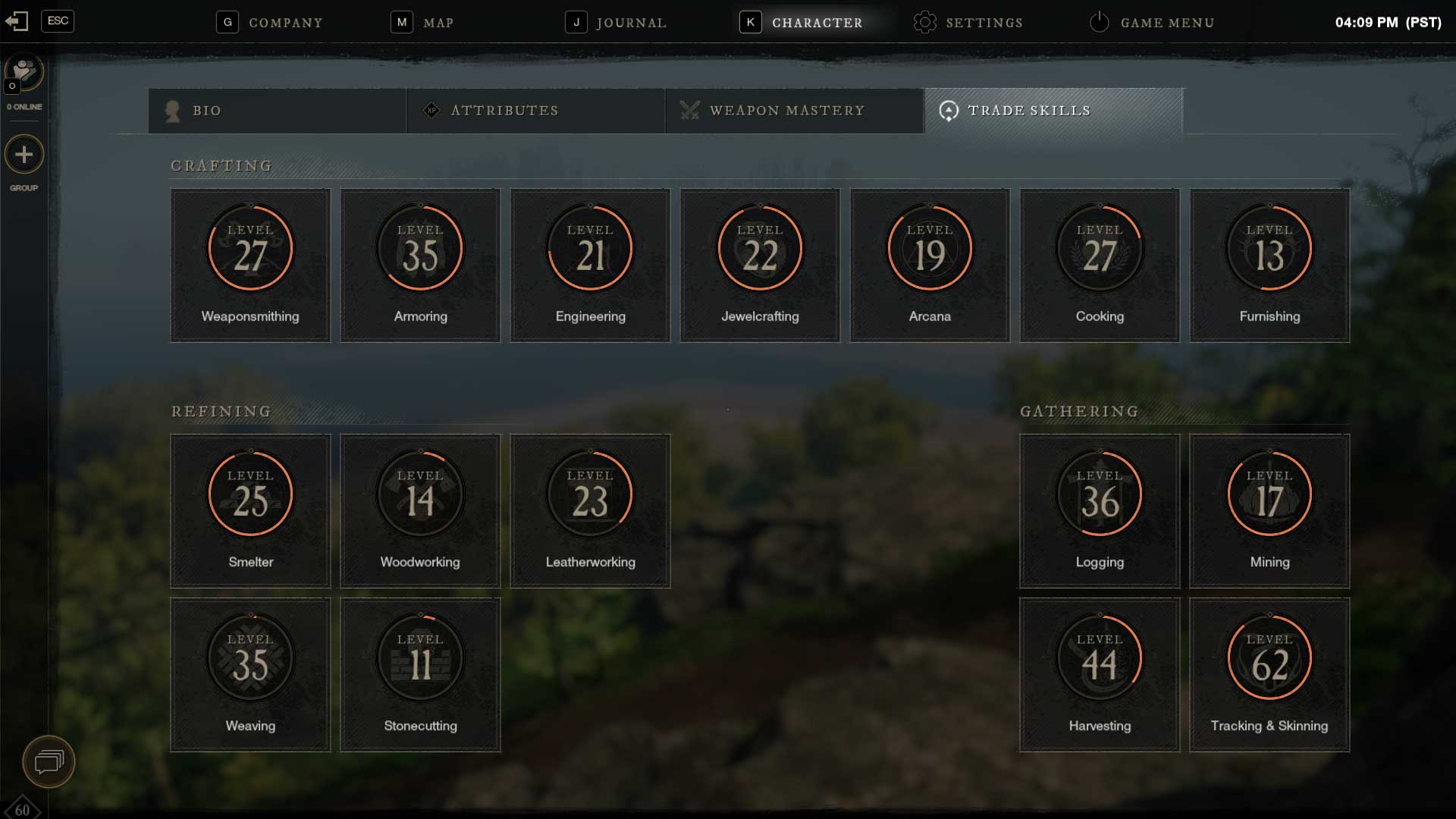
Task: Open the Logging gathering skill
Action: coord(1100,511)
